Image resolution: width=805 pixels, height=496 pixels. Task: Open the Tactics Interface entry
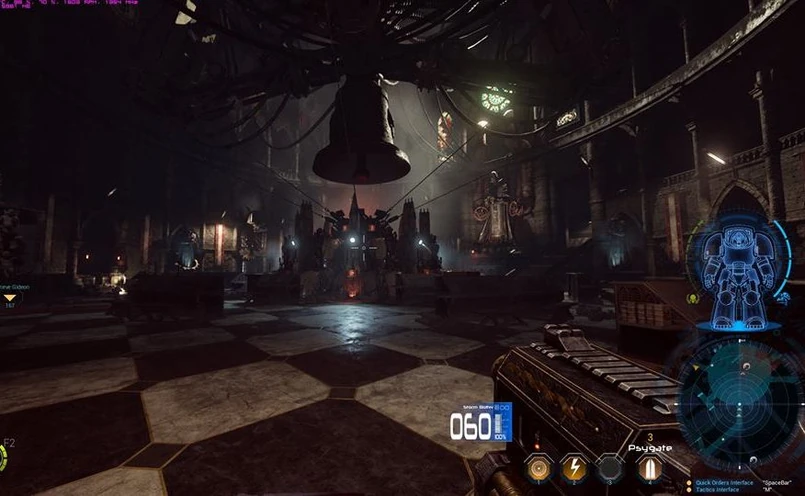point(718,490)
